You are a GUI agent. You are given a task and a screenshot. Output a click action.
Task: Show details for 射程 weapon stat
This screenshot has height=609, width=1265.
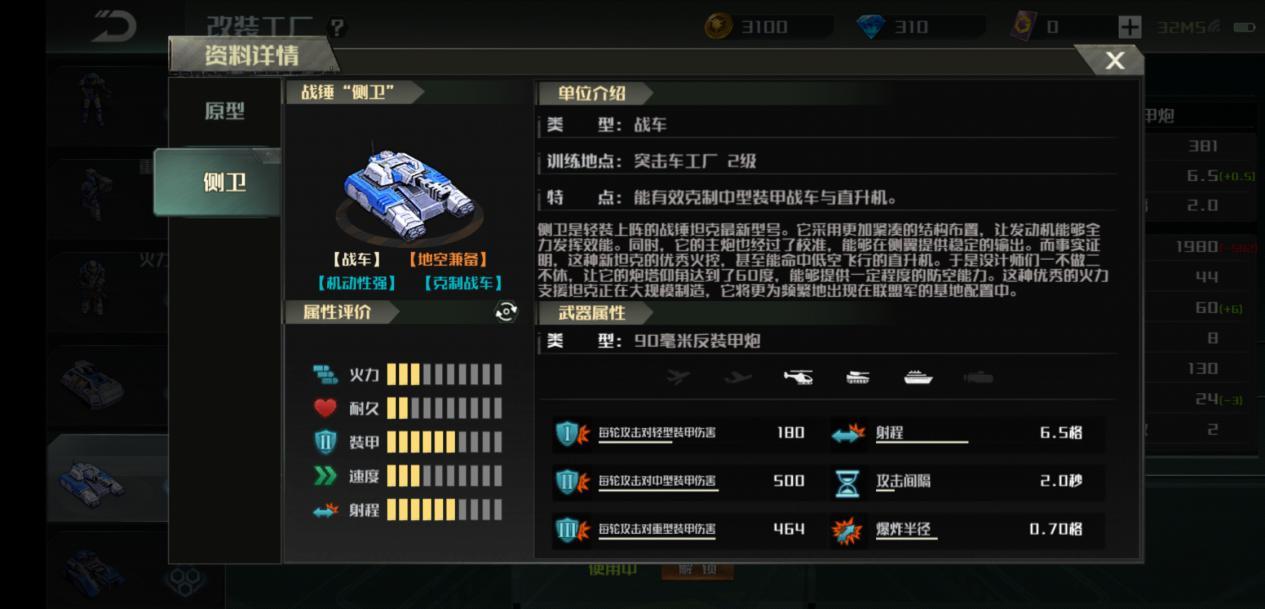pyautogui.click(x=890, y=433)
